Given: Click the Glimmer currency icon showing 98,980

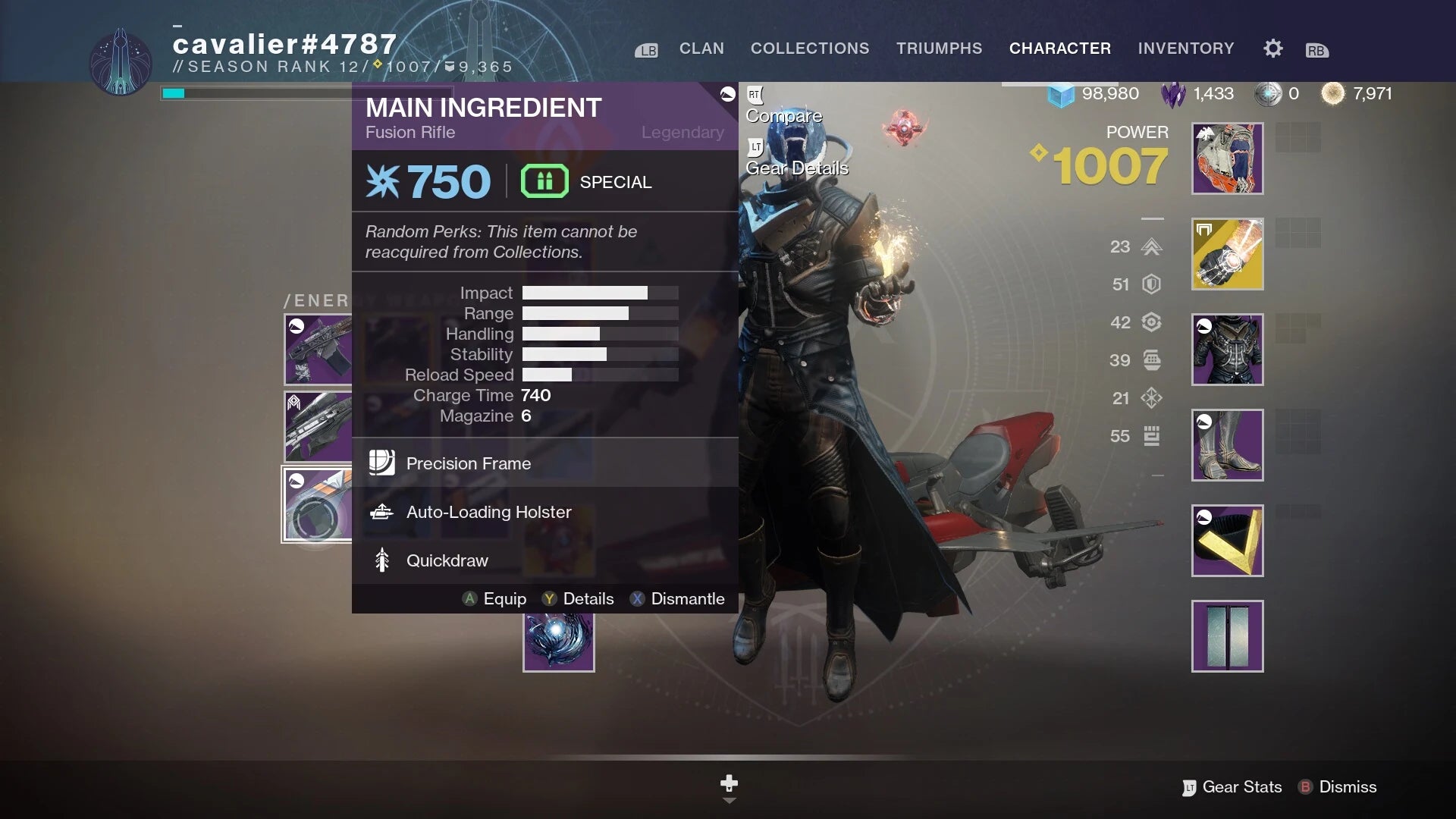Looking at the screenshot, I should click(x=1062, y=93).
